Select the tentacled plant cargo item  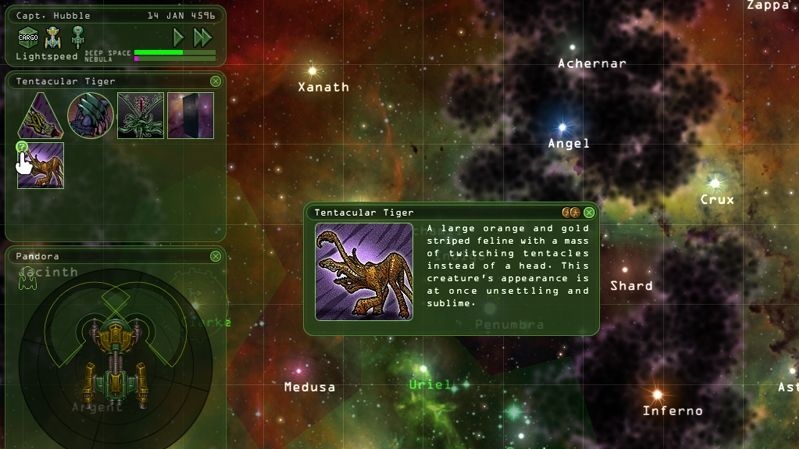pos(140,115)
